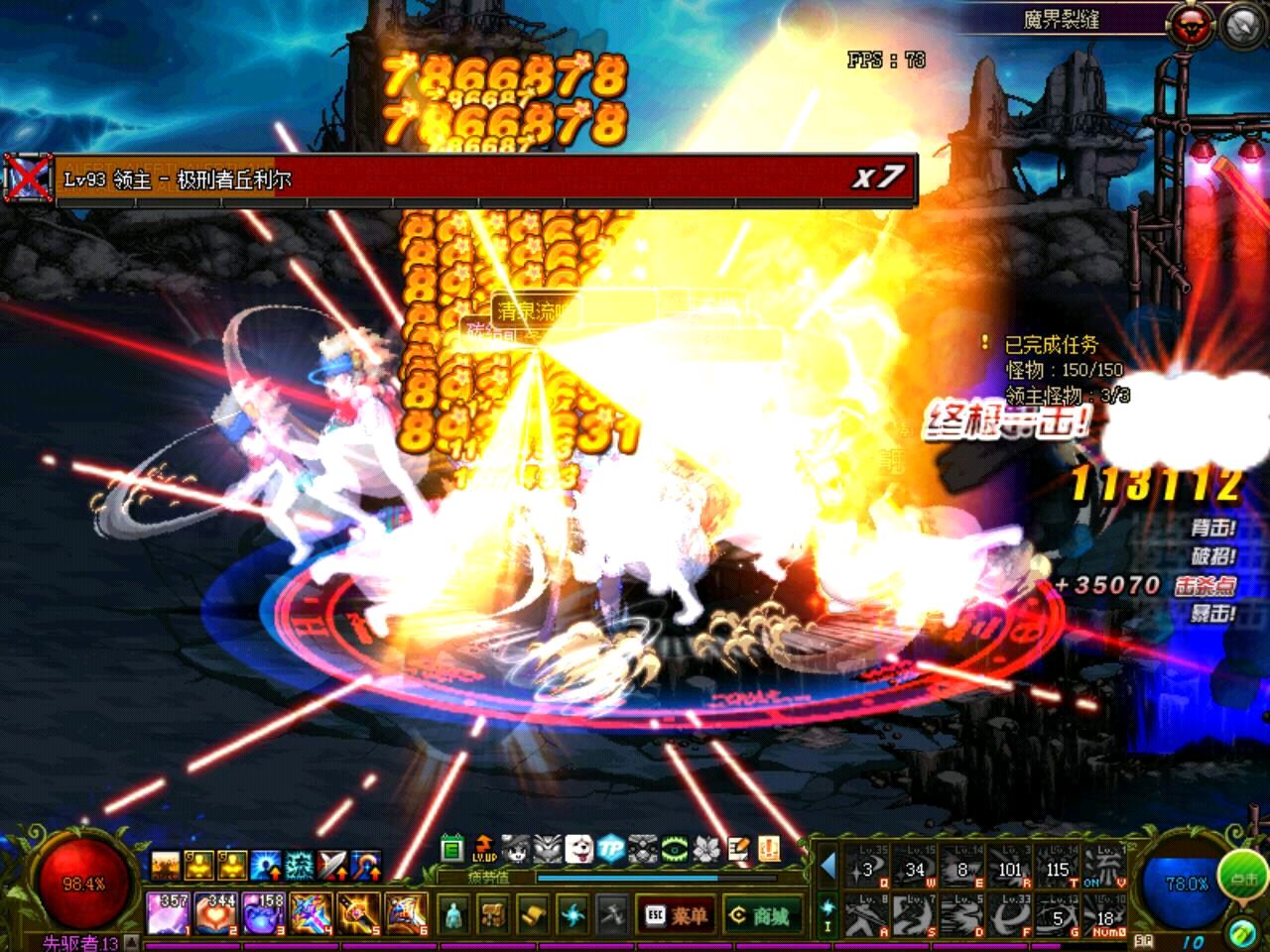1270x952 pixels.
Task: Select the blue TP hexagon icon
Action: [x=611, y=849]
